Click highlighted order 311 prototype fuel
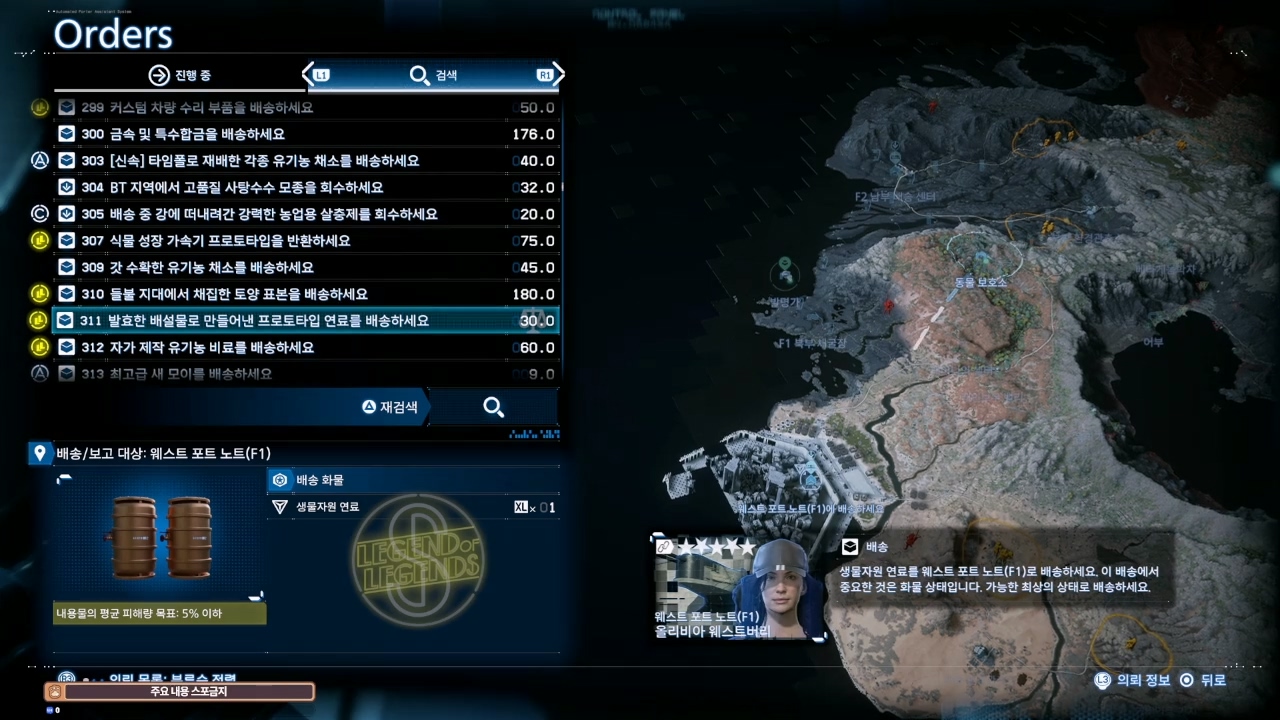The height and width of the screenshot is (720, 1280). pyautogui.click(x=305, y=321)
